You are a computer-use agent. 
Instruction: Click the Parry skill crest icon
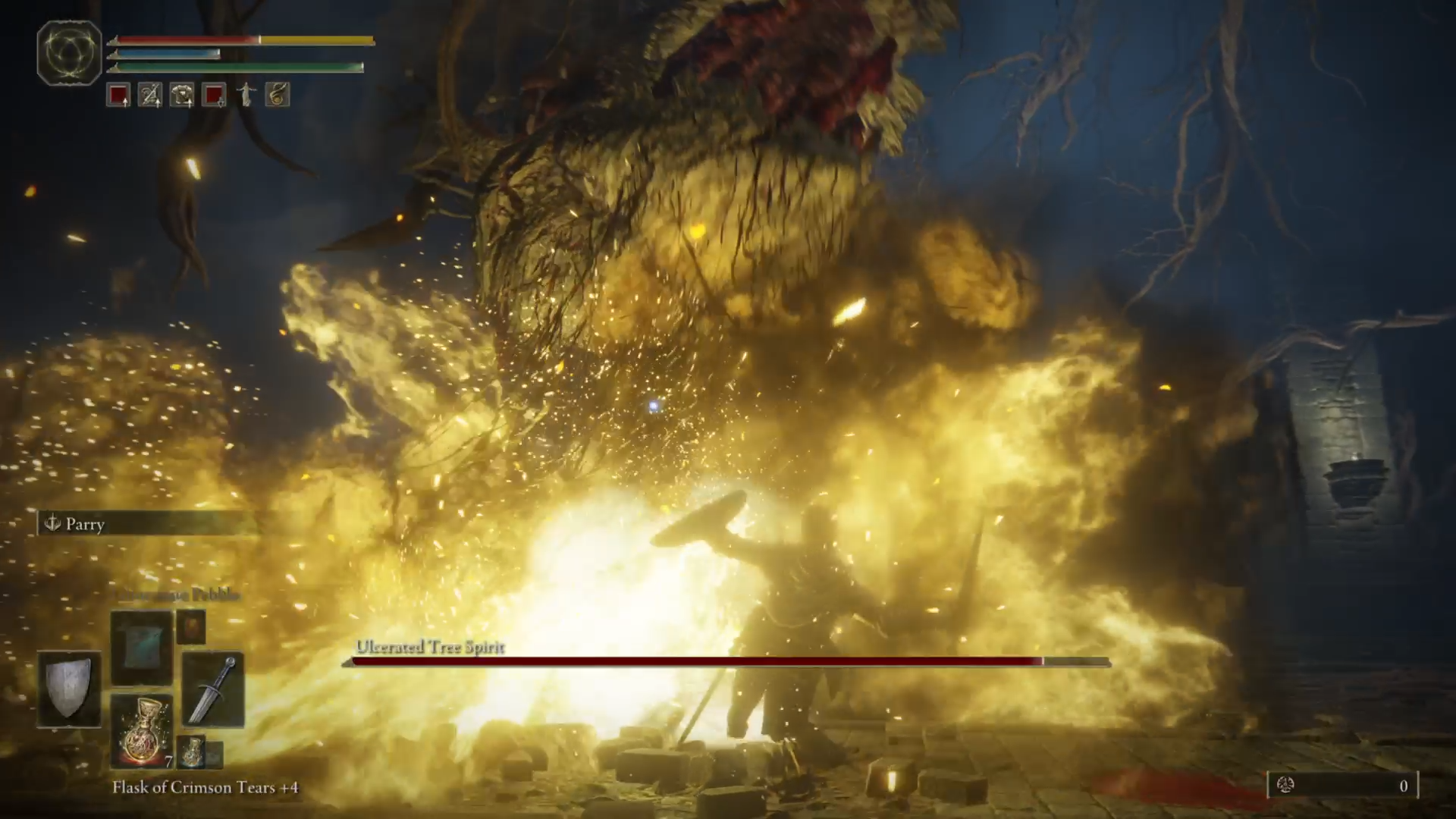click(x=53, y=523)
